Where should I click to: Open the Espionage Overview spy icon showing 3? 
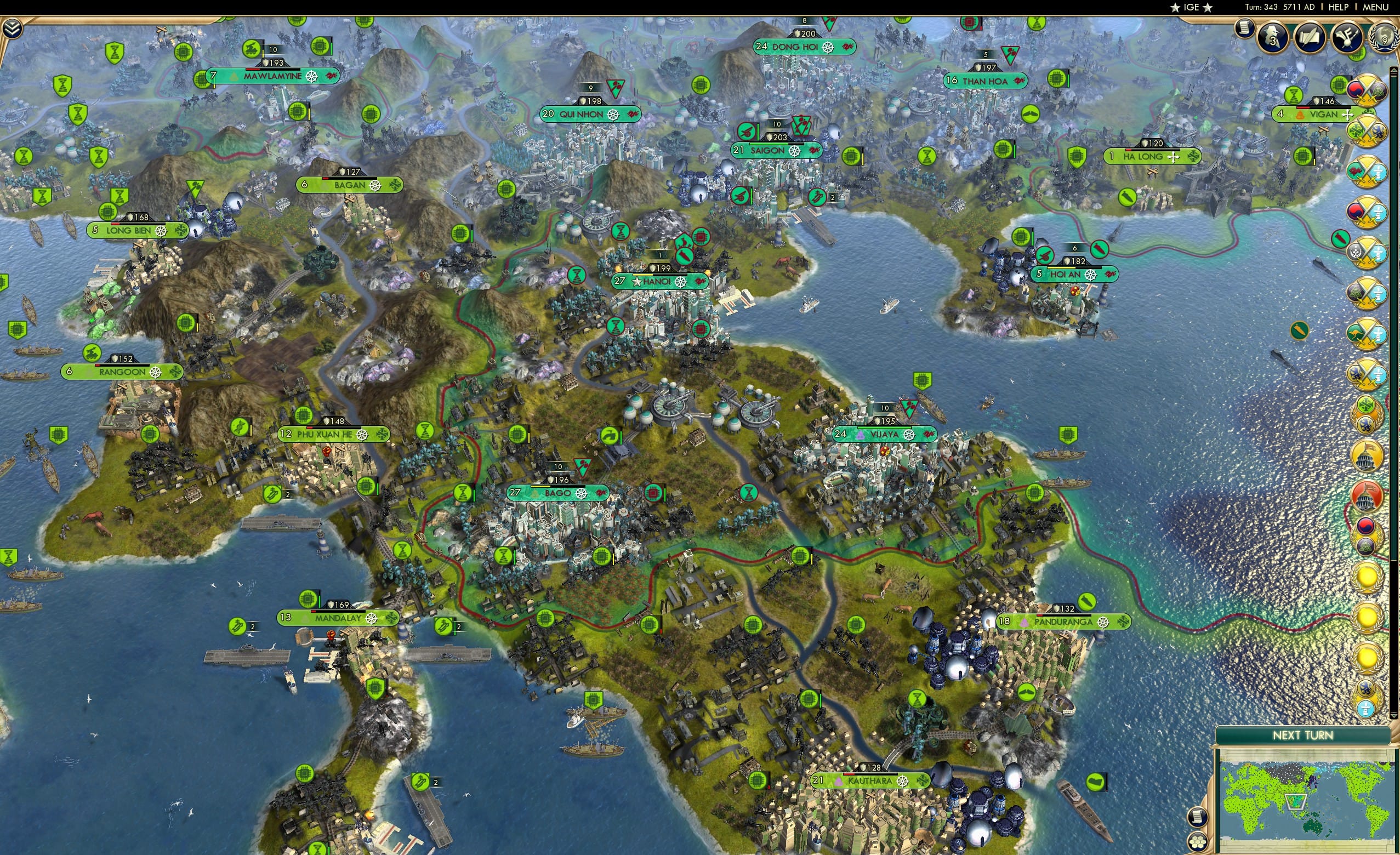[x=1272, y=38]
